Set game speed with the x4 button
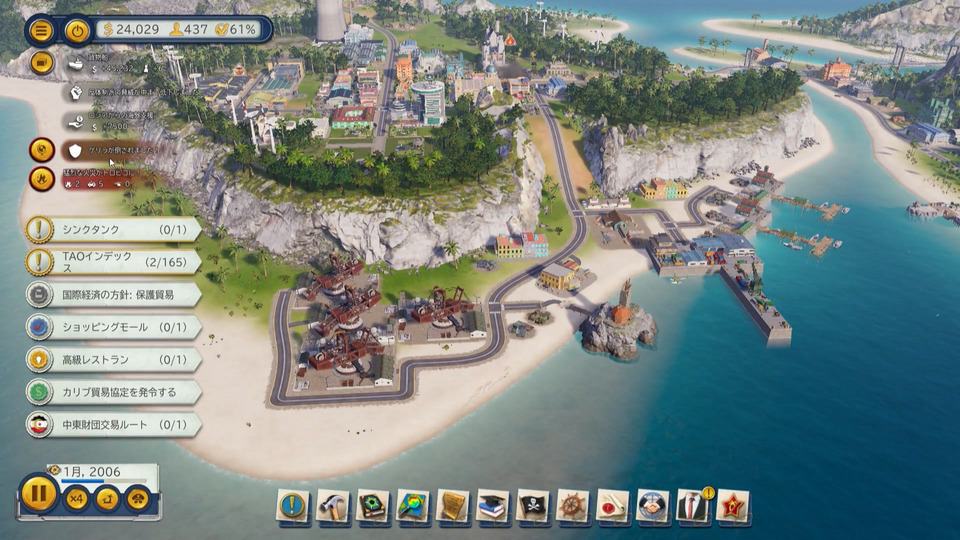 click(x=76, y=497)
